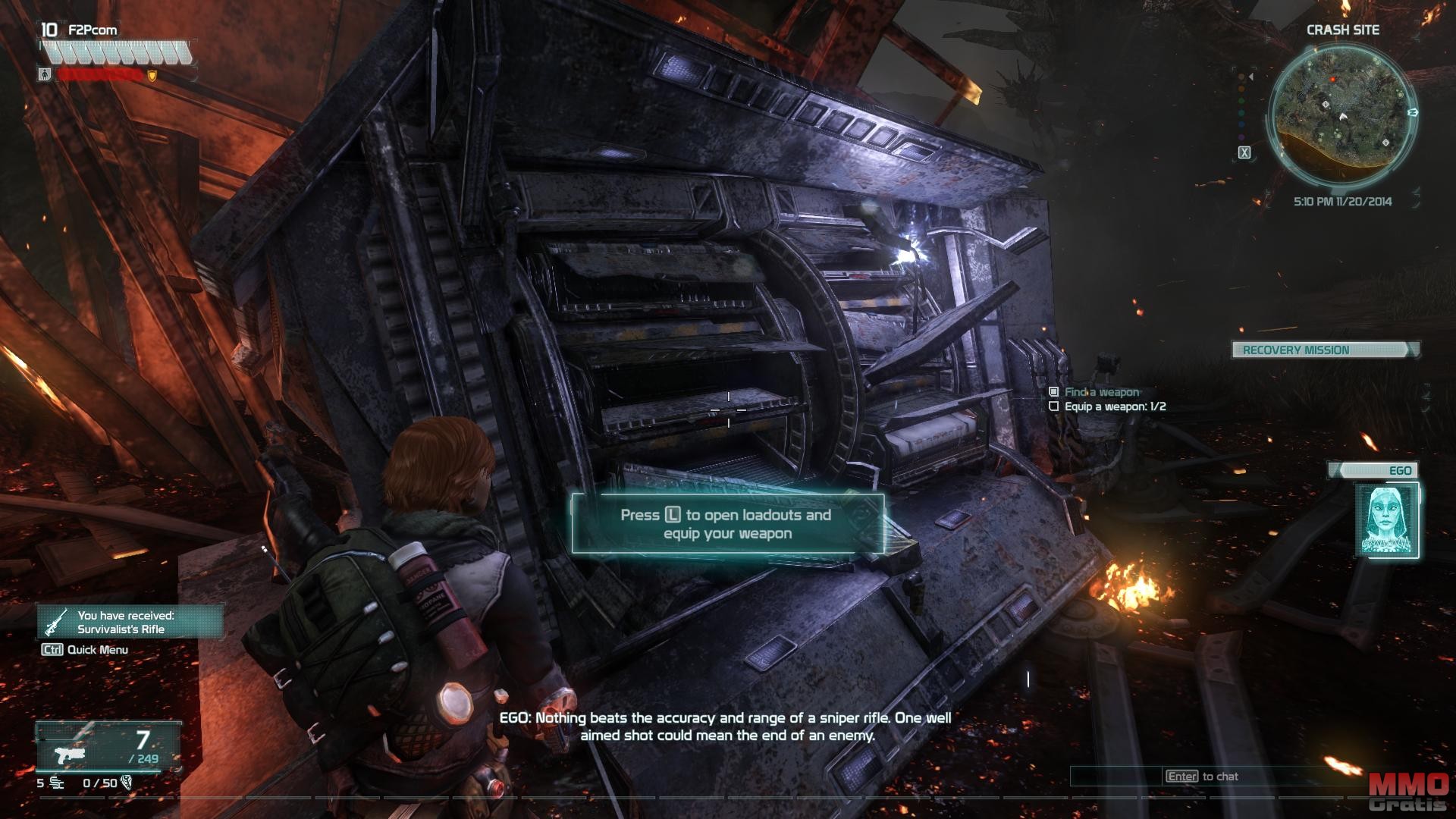Click the EGO portrait icon
This screenshot has height=819, width=1456.
click(x=1386, y=520)
